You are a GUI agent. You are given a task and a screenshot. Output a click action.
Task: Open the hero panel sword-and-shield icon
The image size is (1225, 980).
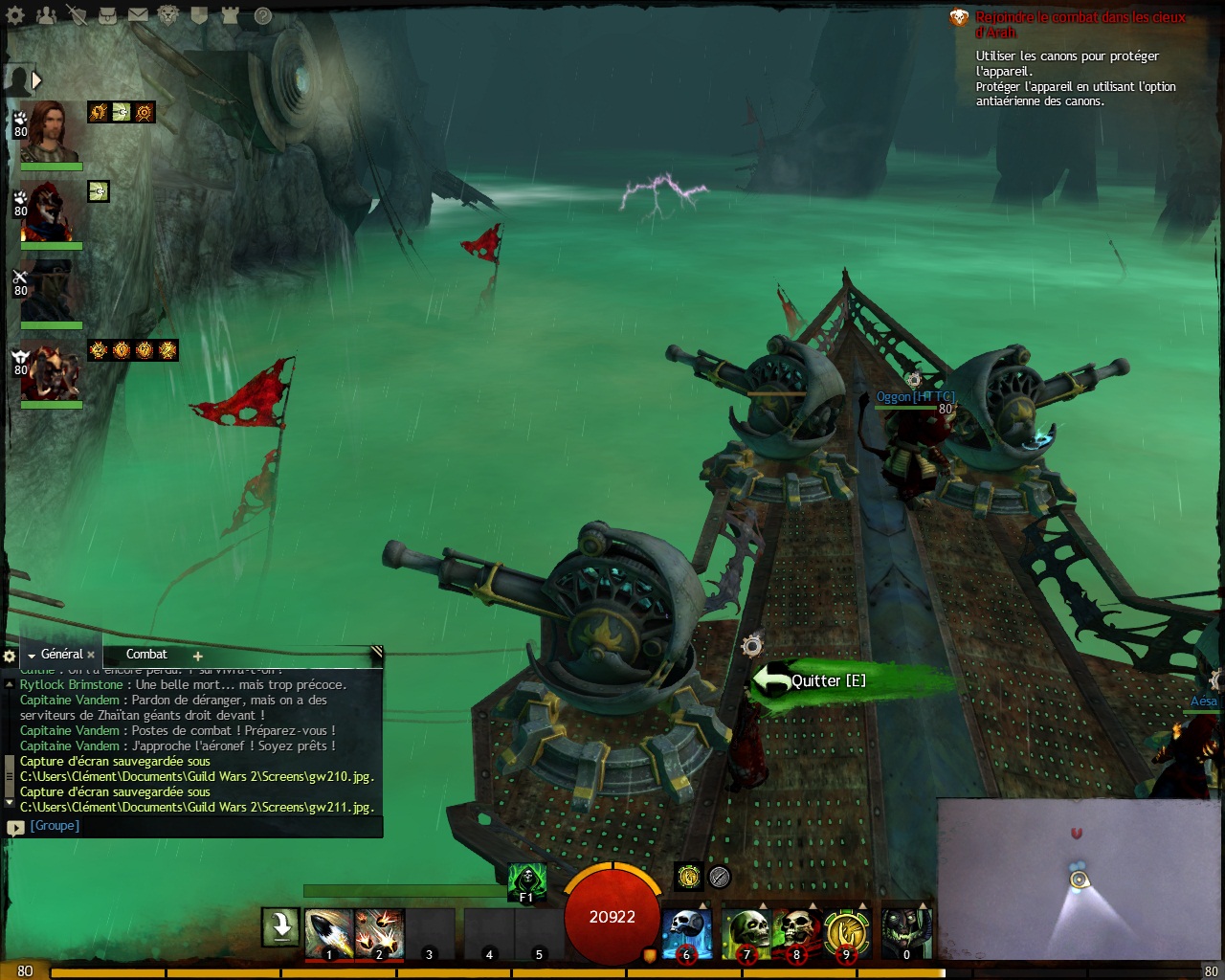tap(77, 15)
